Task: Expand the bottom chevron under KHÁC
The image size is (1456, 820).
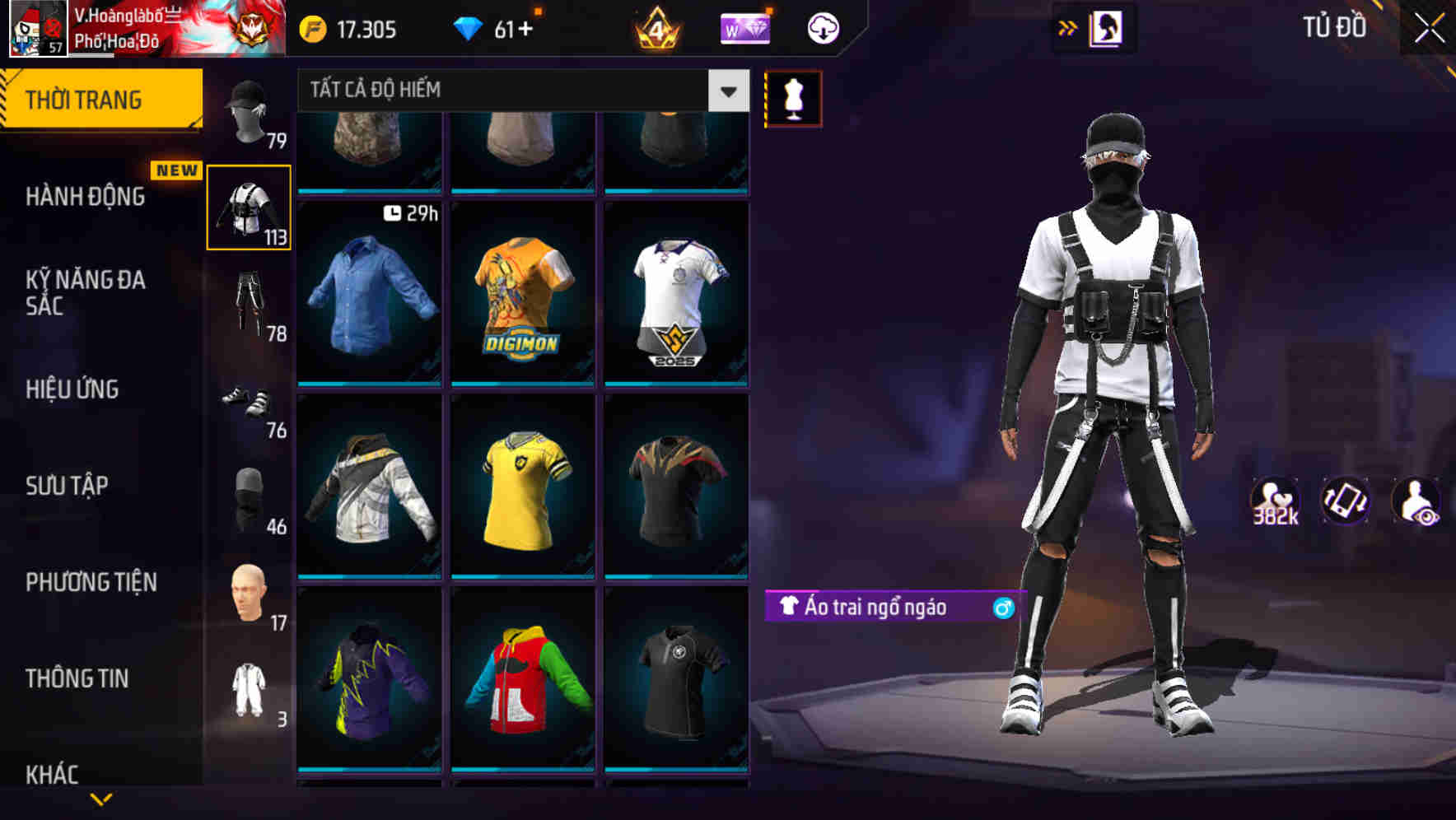Action: tap(99, 800)
